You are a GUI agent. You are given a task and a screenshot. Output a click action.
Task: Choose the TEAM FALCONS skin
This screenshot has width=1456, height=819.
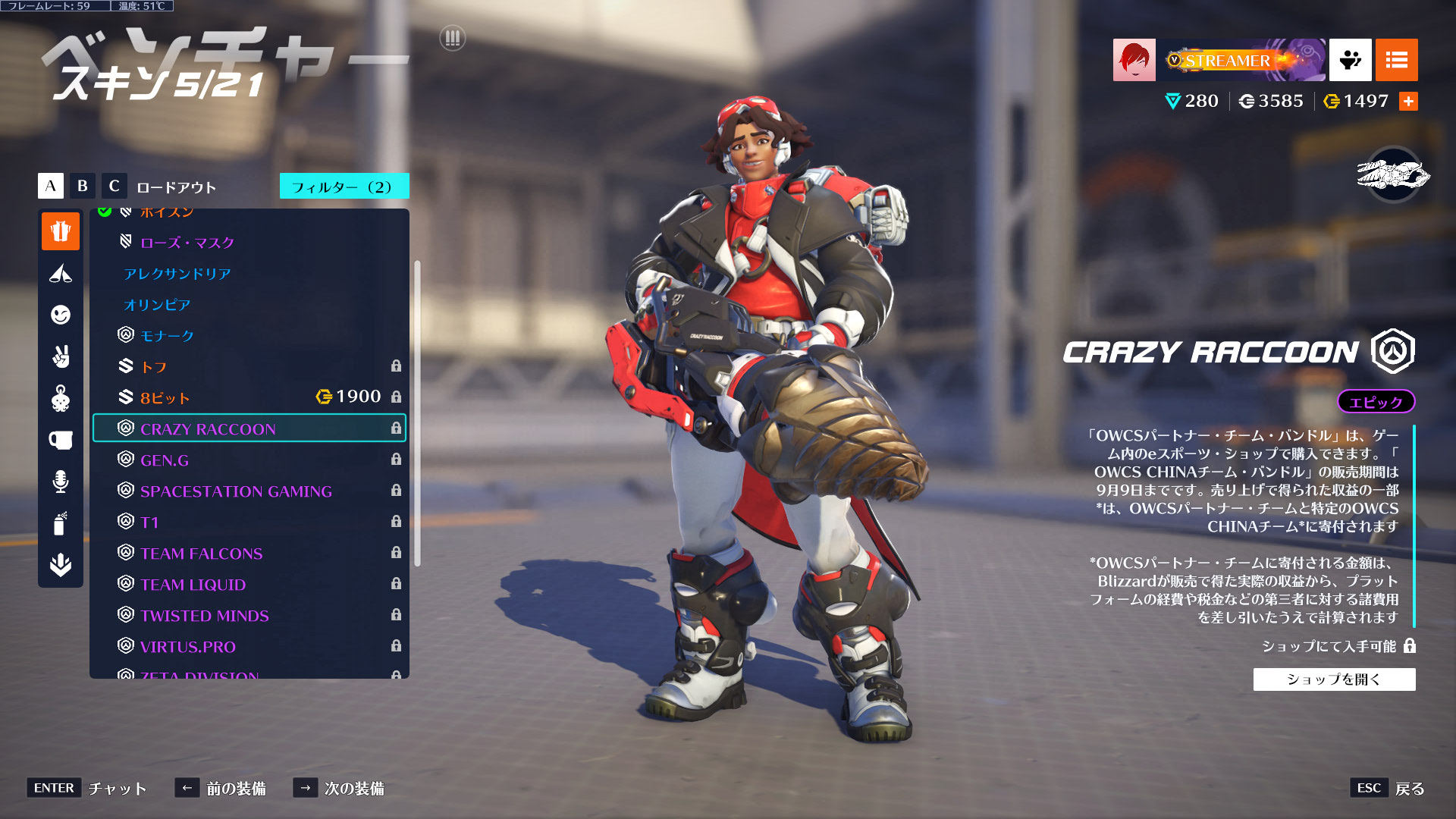click(201, 554)
